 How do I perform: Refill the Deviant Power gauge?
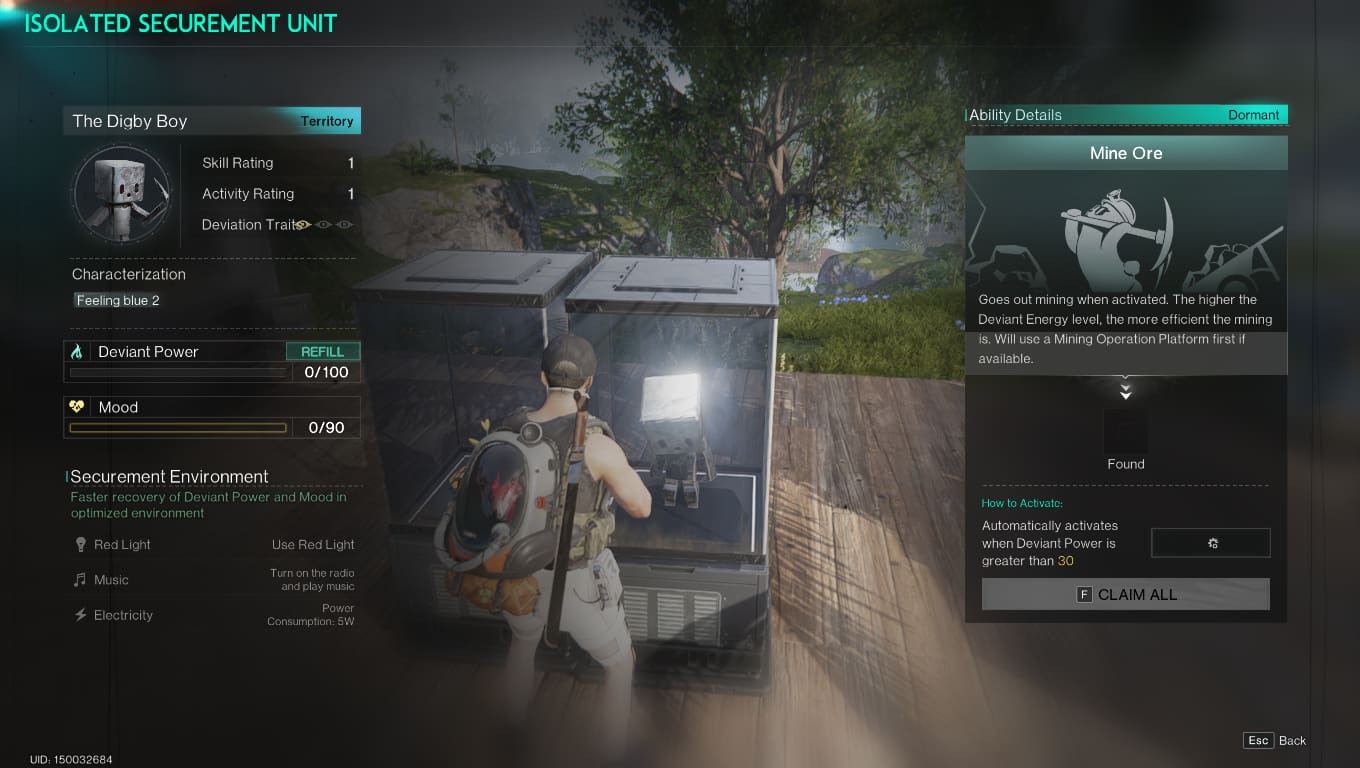pos(322,352)
